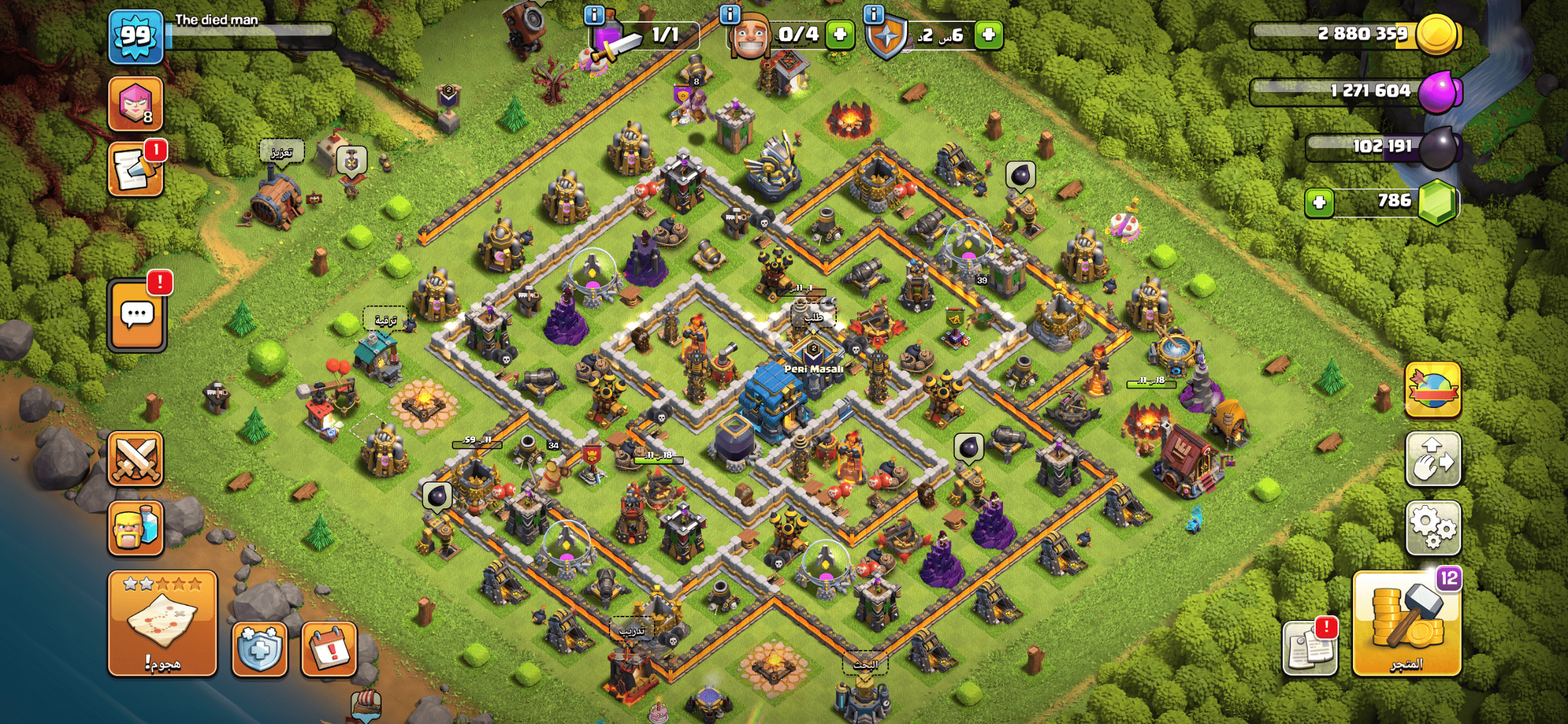This screenshot has height=724, width=1568.
Task: Open the clan chat speech bubble
Action: (x=137, y=316)
